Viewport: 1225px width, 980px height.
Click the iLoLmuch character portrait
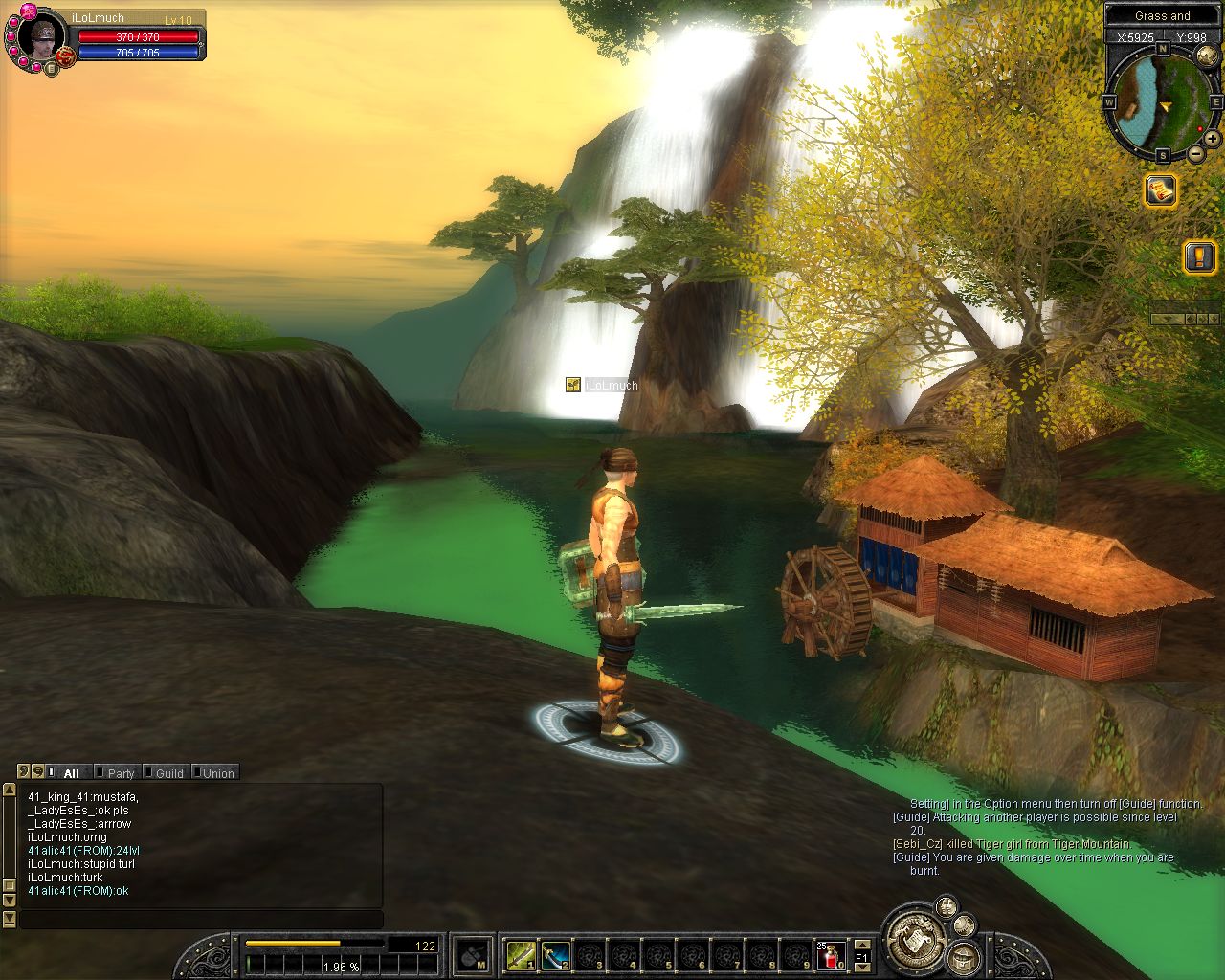42,36
